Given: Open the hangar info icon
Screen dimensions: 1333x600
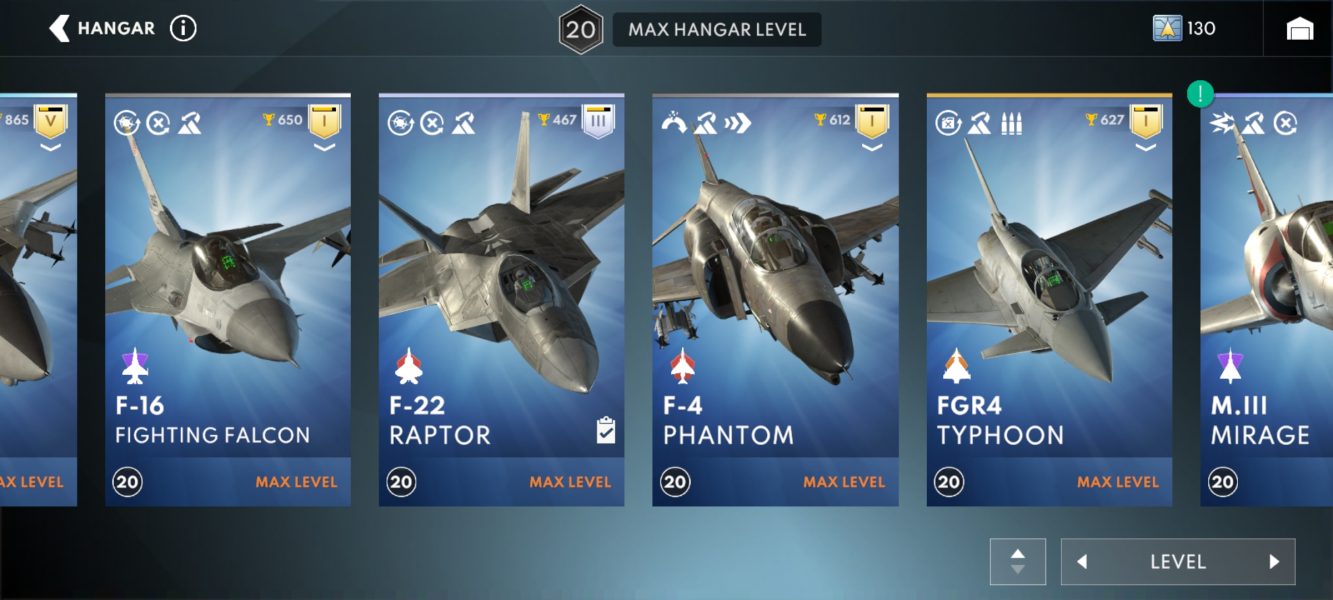Looking at the screenshot, I should [183, 28].
